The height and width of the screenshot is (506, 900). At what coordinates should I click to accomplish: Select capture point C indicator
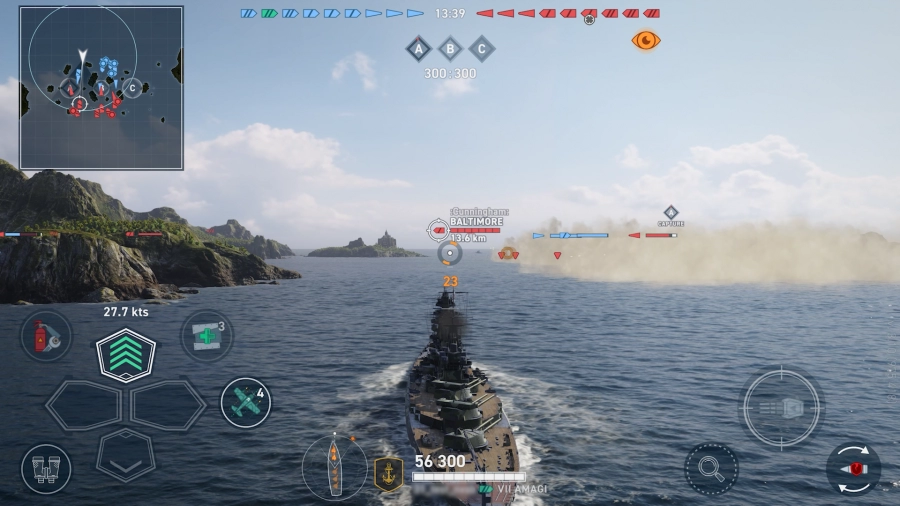point(482,48)
